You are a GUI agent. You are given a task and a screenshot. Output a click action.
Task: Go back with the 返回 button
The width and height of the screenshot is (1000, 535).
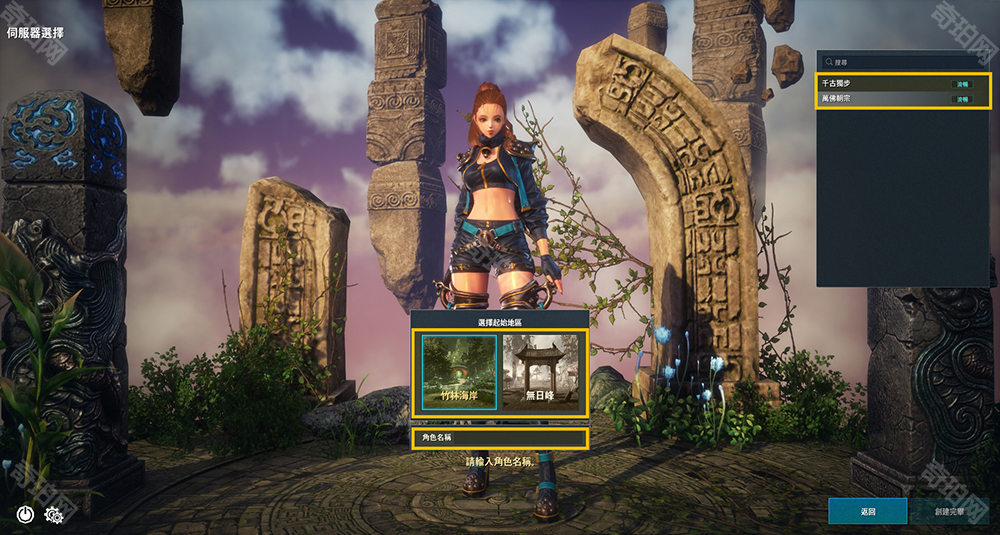867,511
